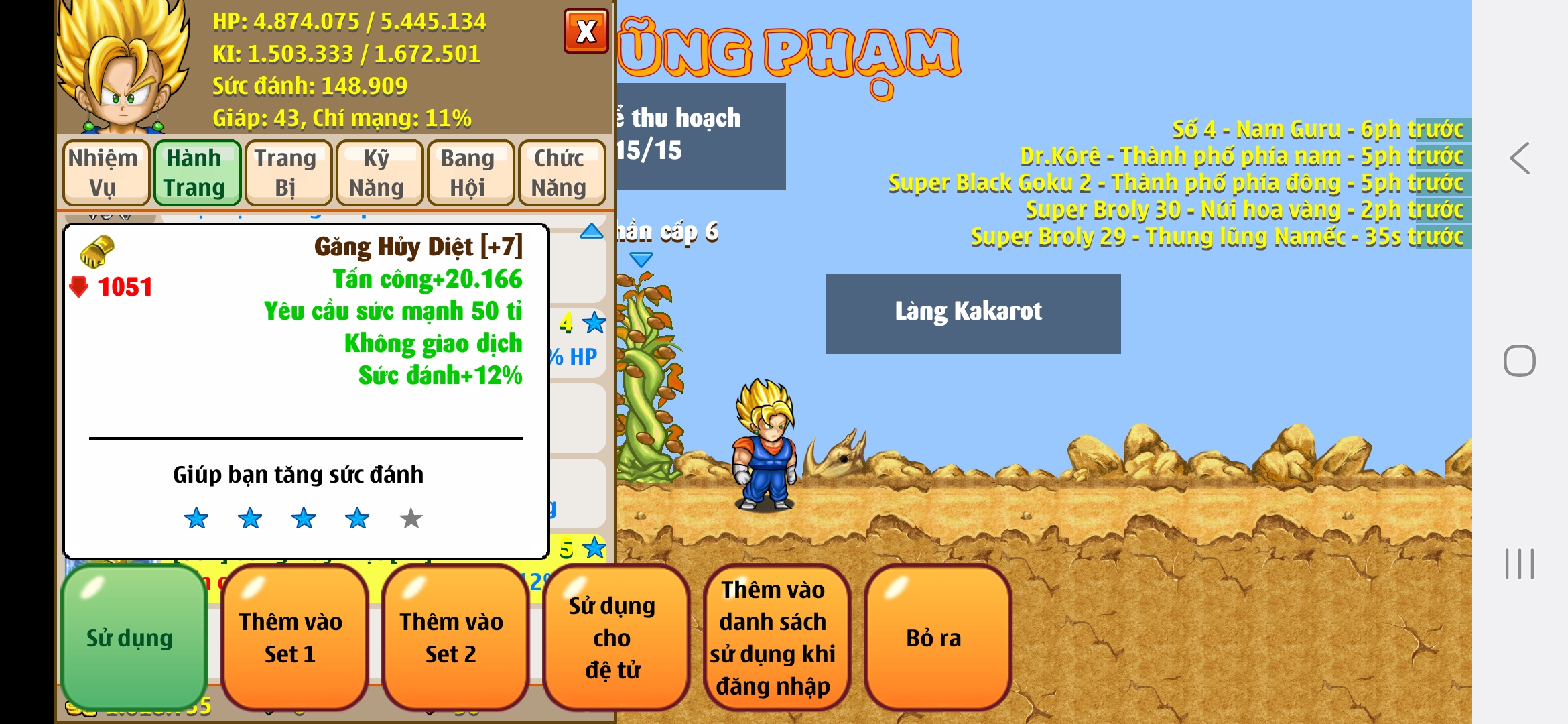The width and height of the screenshot is (1568, 724).
Task: Click the Bỏ ra button
Action: click(x=935, y=638)
